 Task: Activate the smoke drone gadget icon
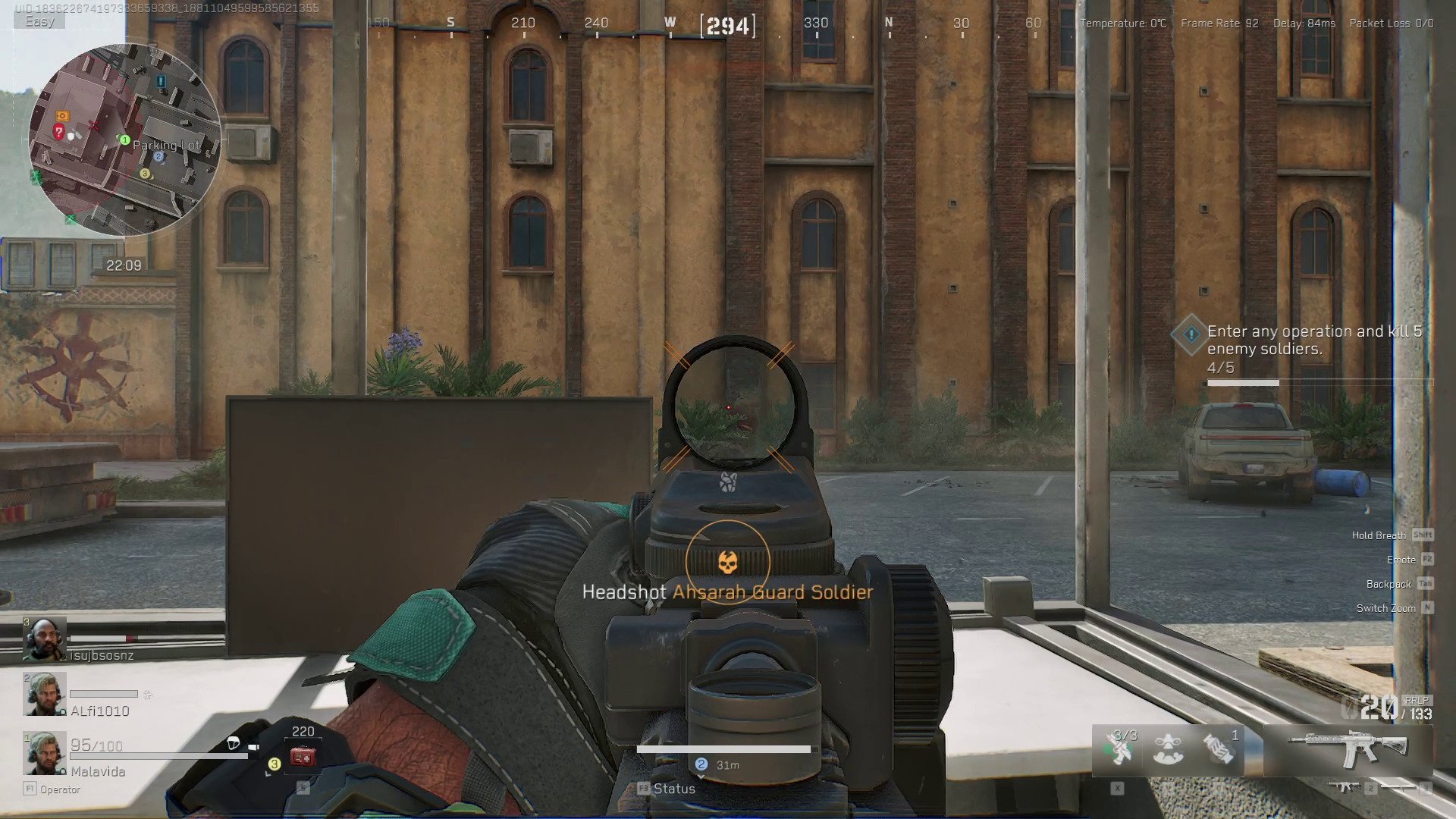pyautogui.click(x=1168, y=749)
